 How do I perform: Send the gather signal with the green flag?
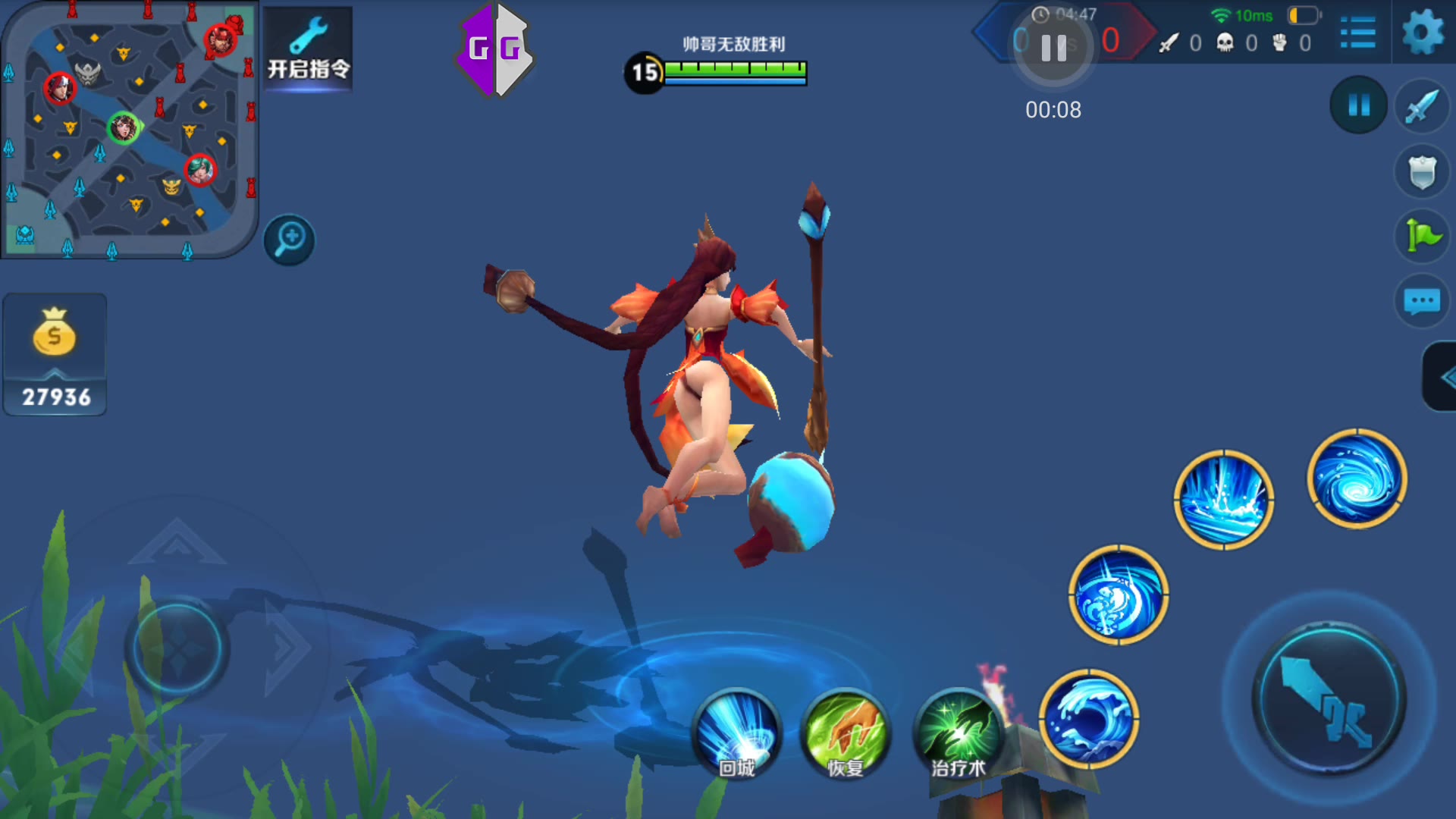(x=1422, y=237)
